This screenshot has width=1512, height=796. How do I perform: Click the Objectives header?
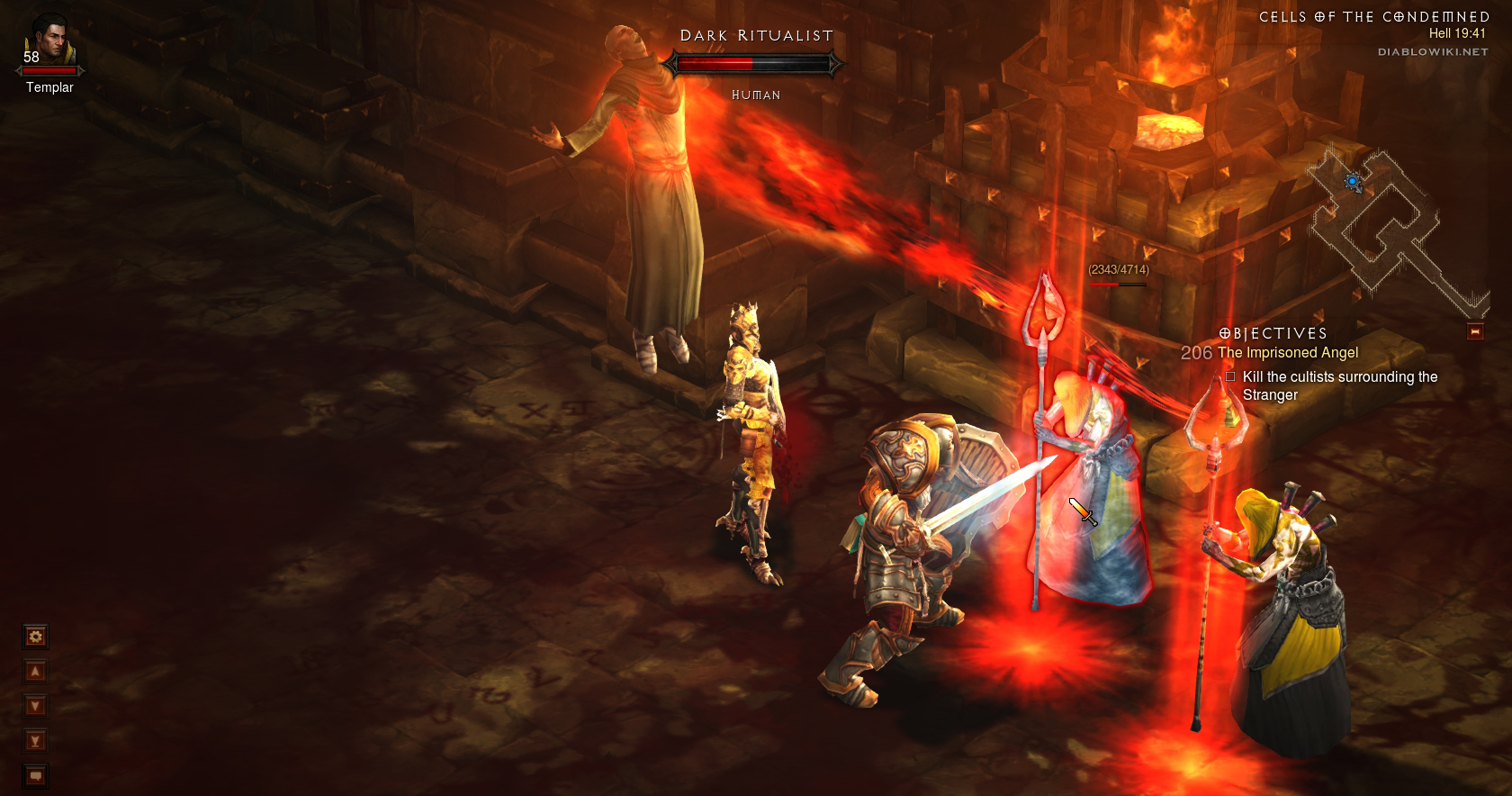[x=1273, y=333]
